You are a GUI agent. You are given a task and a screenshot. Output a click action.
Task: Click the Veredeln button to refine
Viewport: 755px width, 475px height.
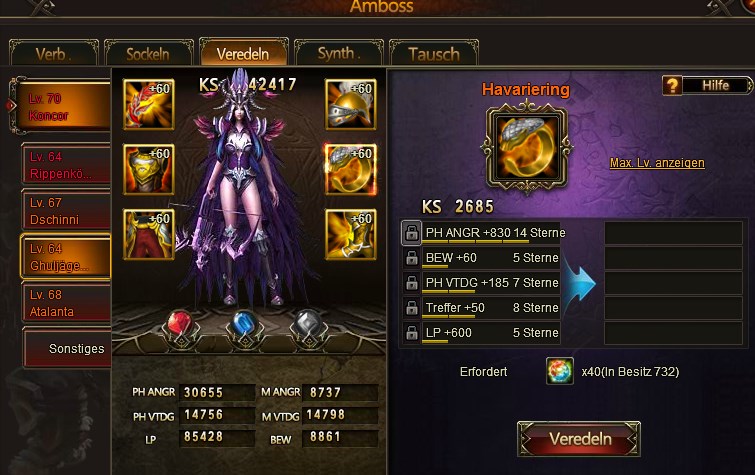[x=579, y=439]
